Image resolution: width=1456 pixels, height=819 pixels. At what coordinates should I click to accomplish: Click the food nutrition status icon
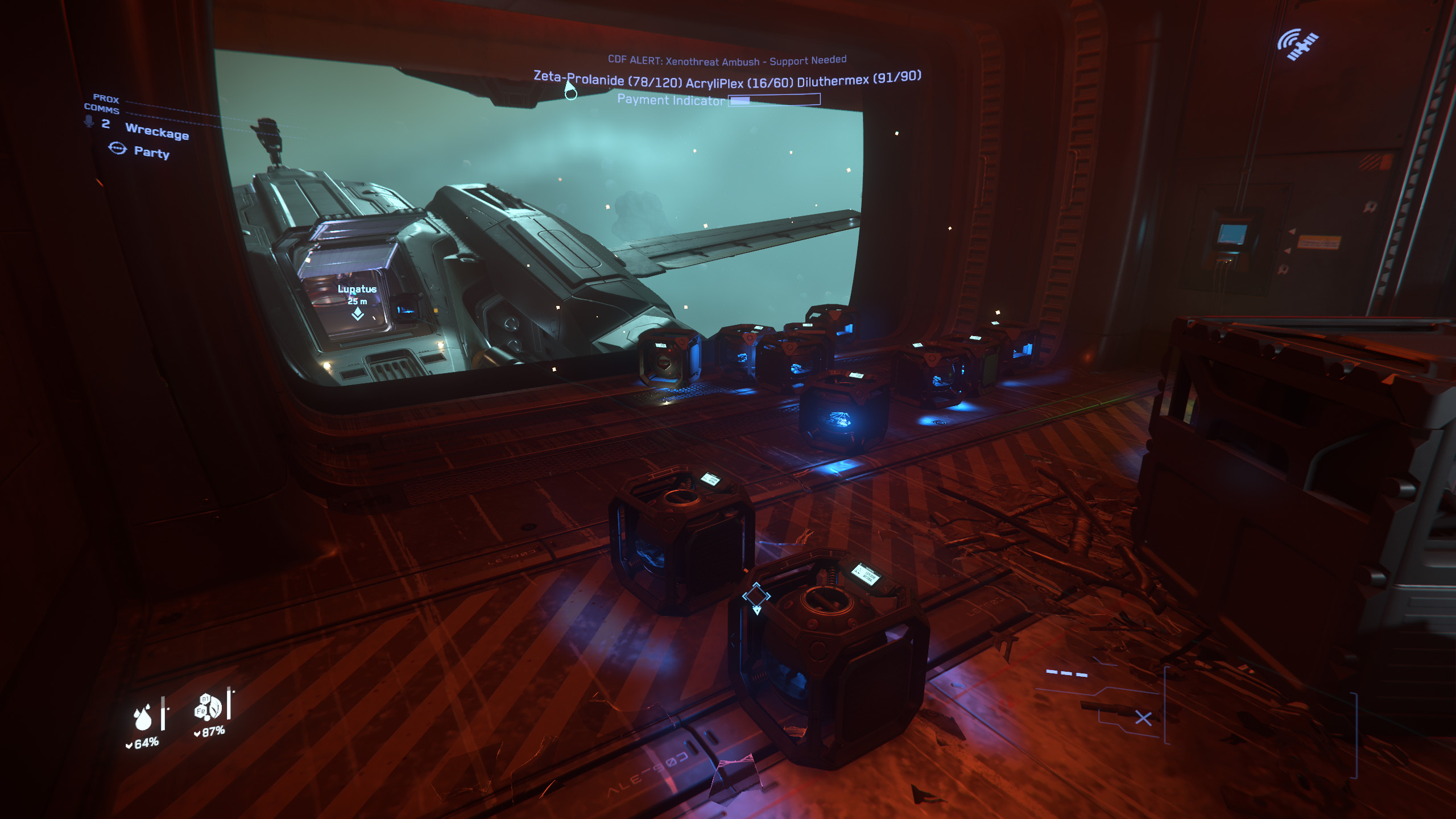click(207, 707)
